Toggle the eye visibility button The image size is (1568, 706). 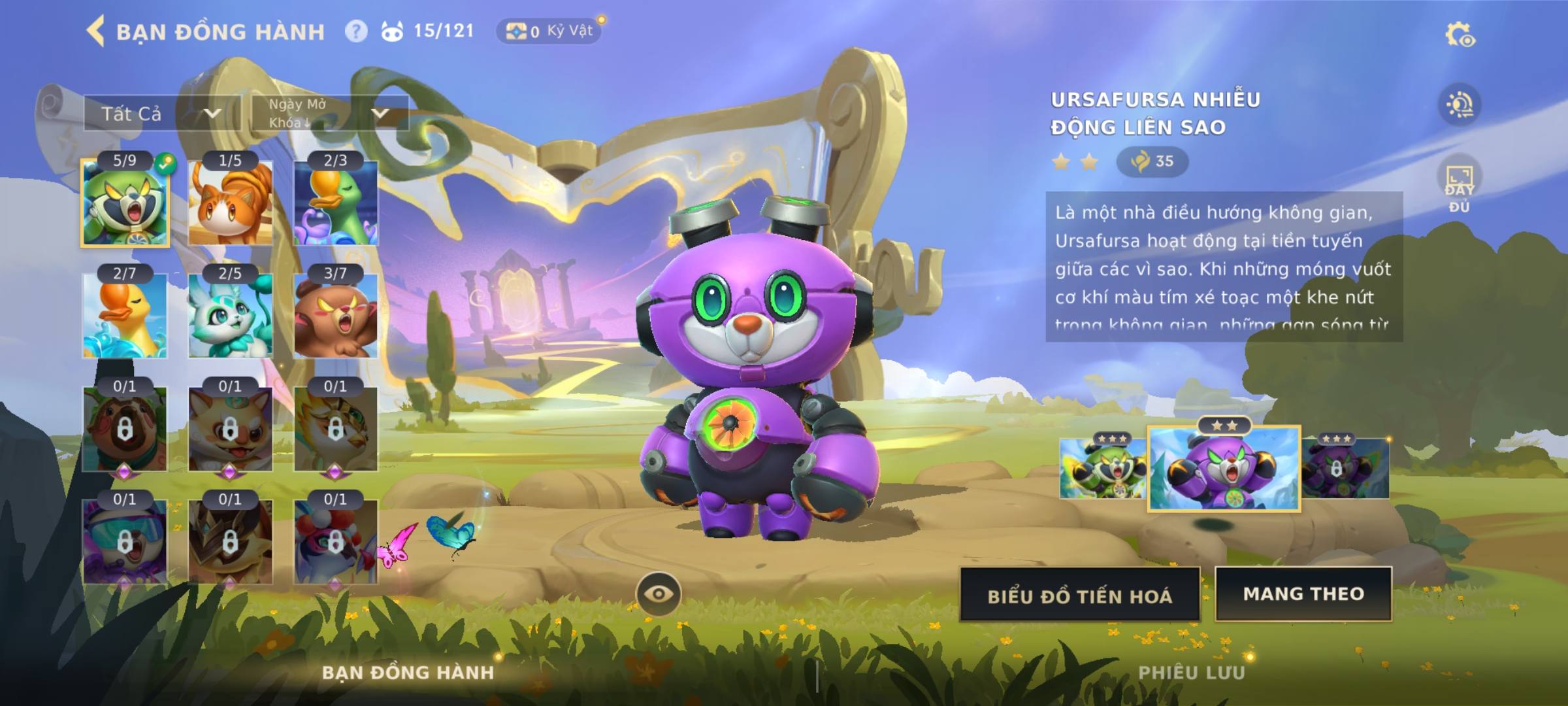[x=659, y=594]
